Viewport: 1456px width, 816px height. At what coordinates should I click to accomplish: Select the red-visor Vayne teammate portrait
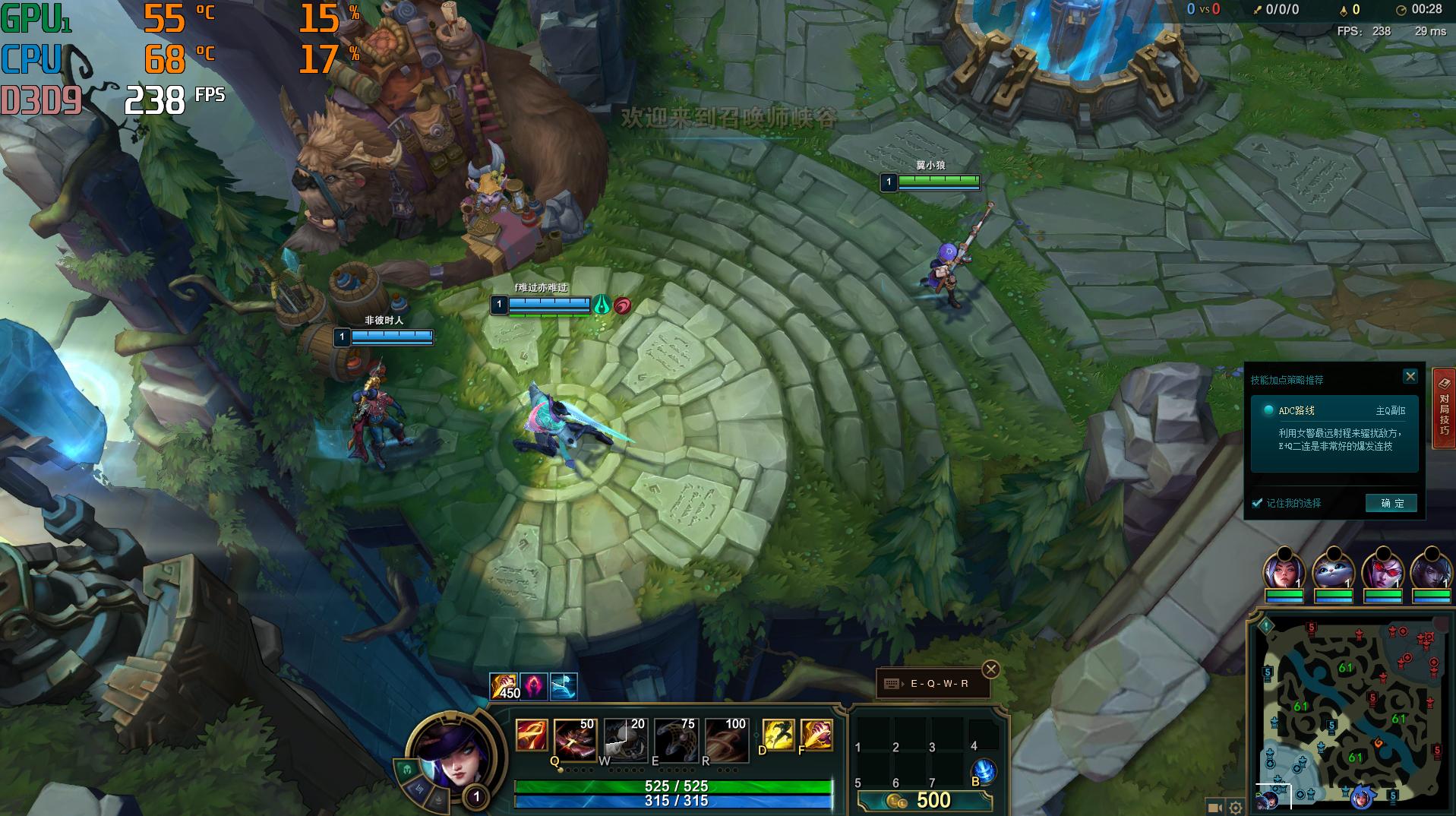1382,571
